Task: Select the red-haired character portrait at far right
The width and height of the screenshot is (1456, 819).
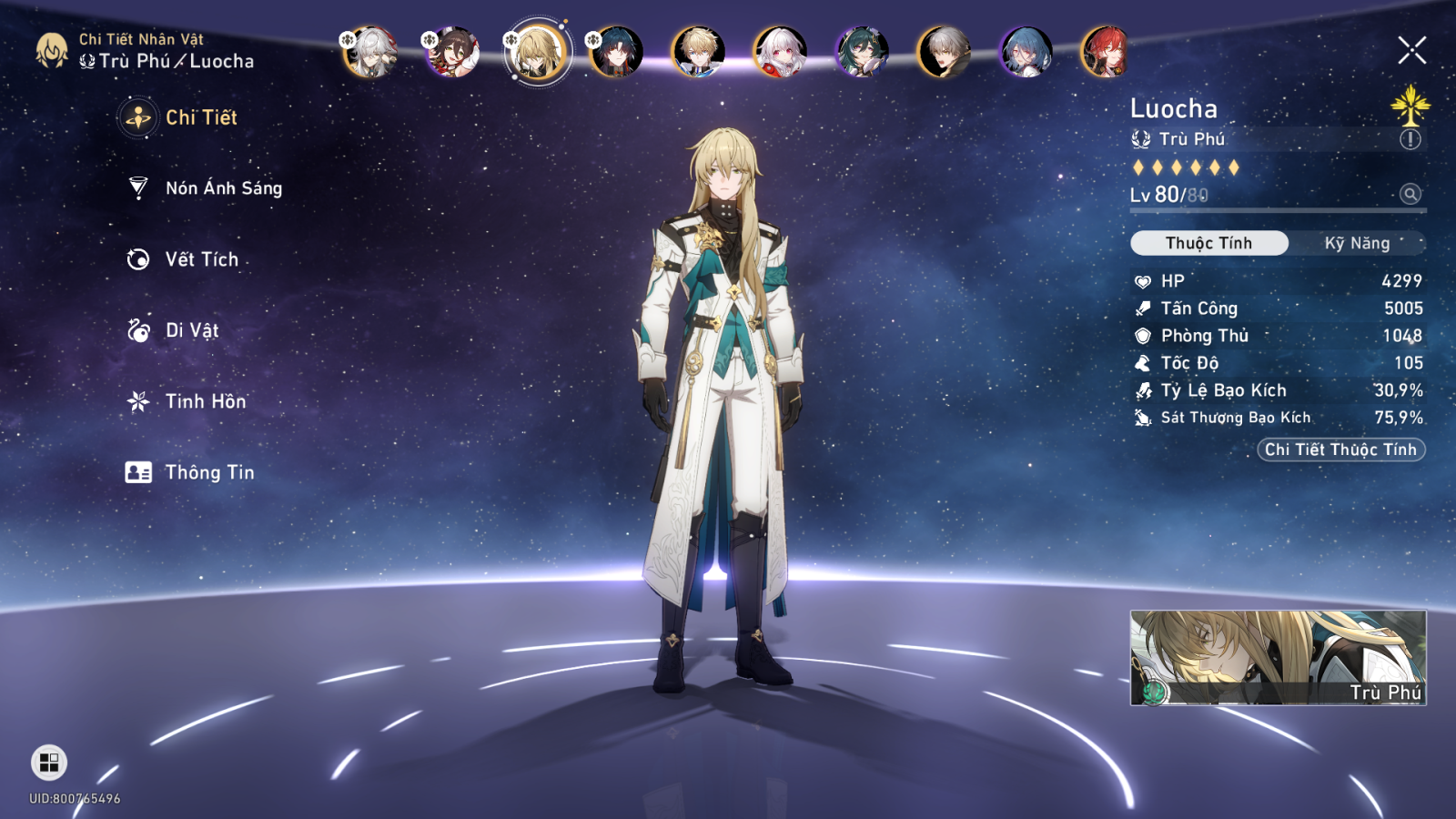Action: click(x=1104, y=53)
